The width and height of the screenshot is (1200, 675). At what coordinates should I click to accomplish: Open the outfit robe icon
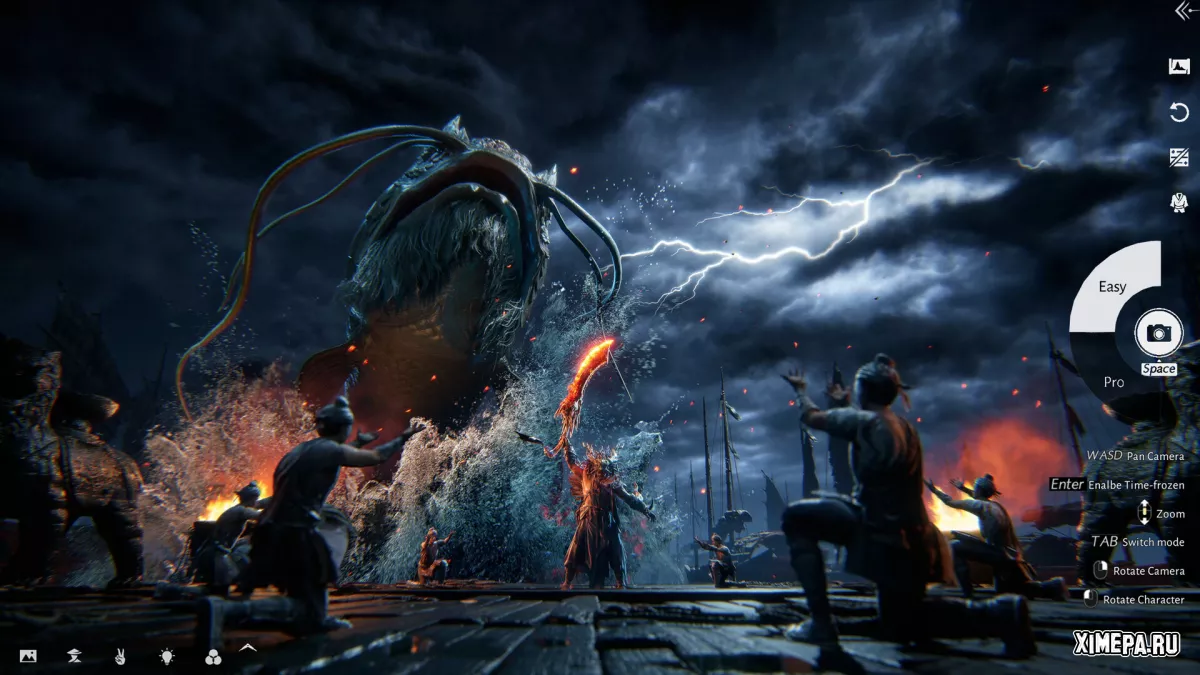(1179, 202)
